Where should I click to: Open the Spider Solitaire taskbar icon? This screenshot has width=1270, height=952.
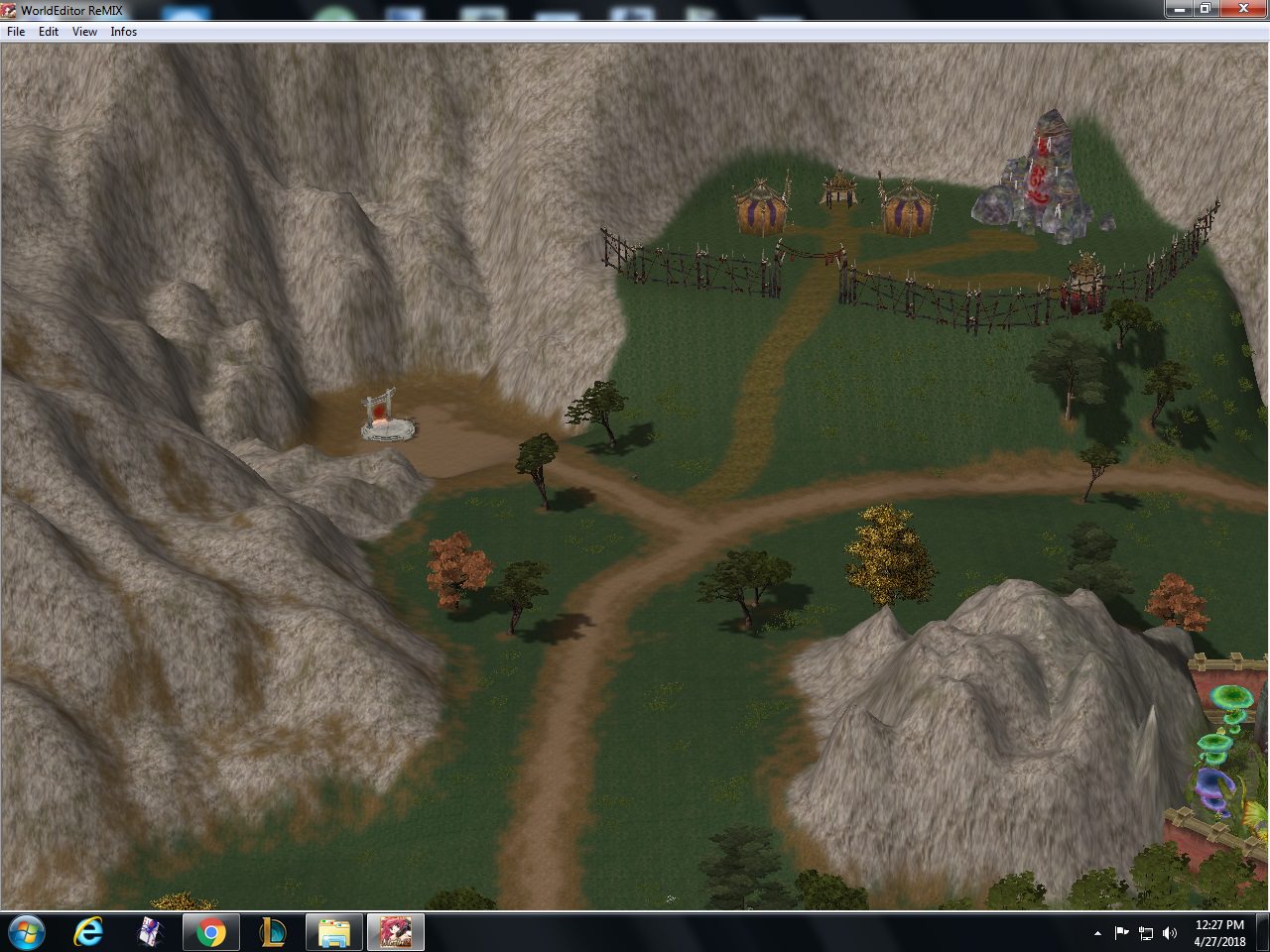(x=149, y=931)
